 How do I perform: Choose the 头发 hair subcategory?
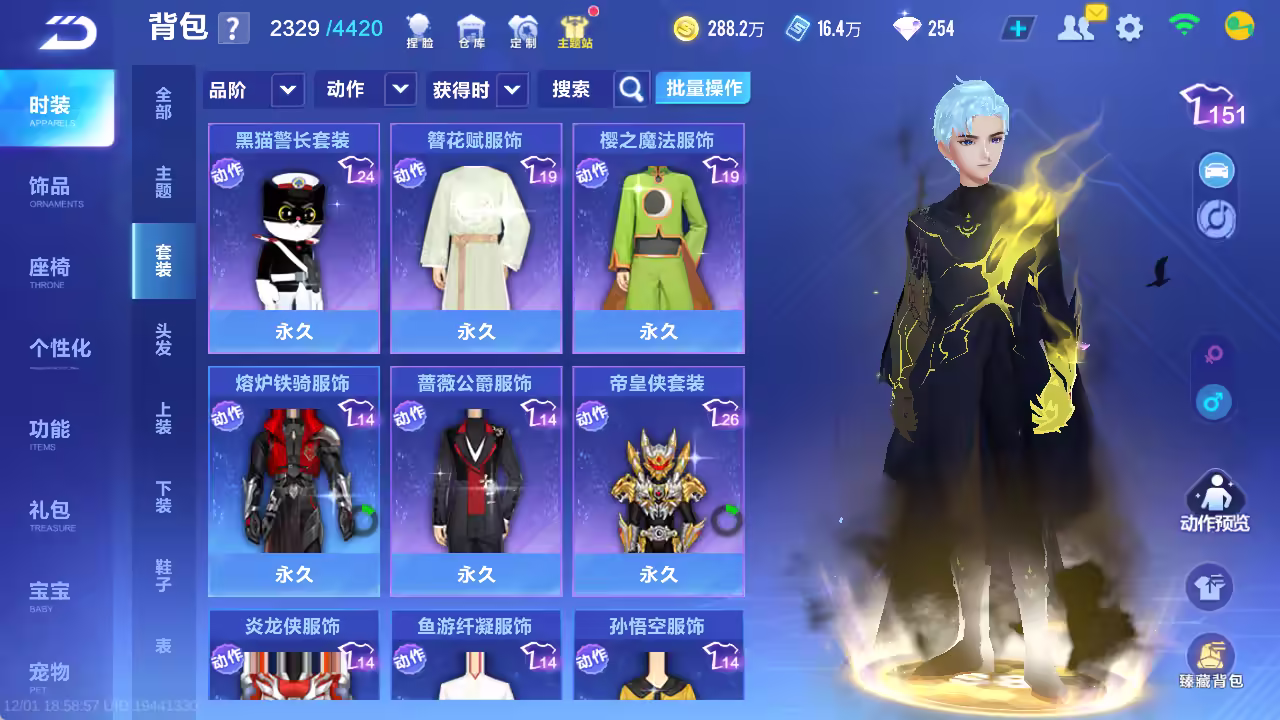point(163,340)
